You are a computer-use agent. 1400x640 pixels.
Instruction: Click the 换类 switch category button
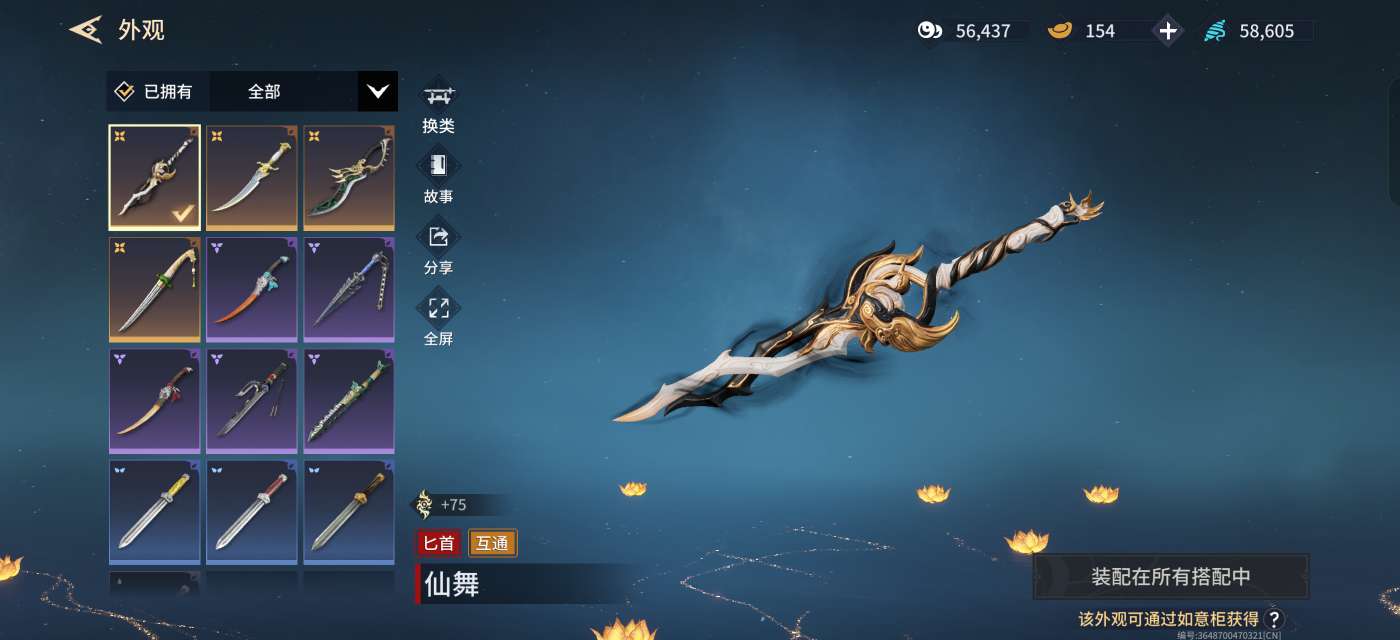[x=438, y=107]
